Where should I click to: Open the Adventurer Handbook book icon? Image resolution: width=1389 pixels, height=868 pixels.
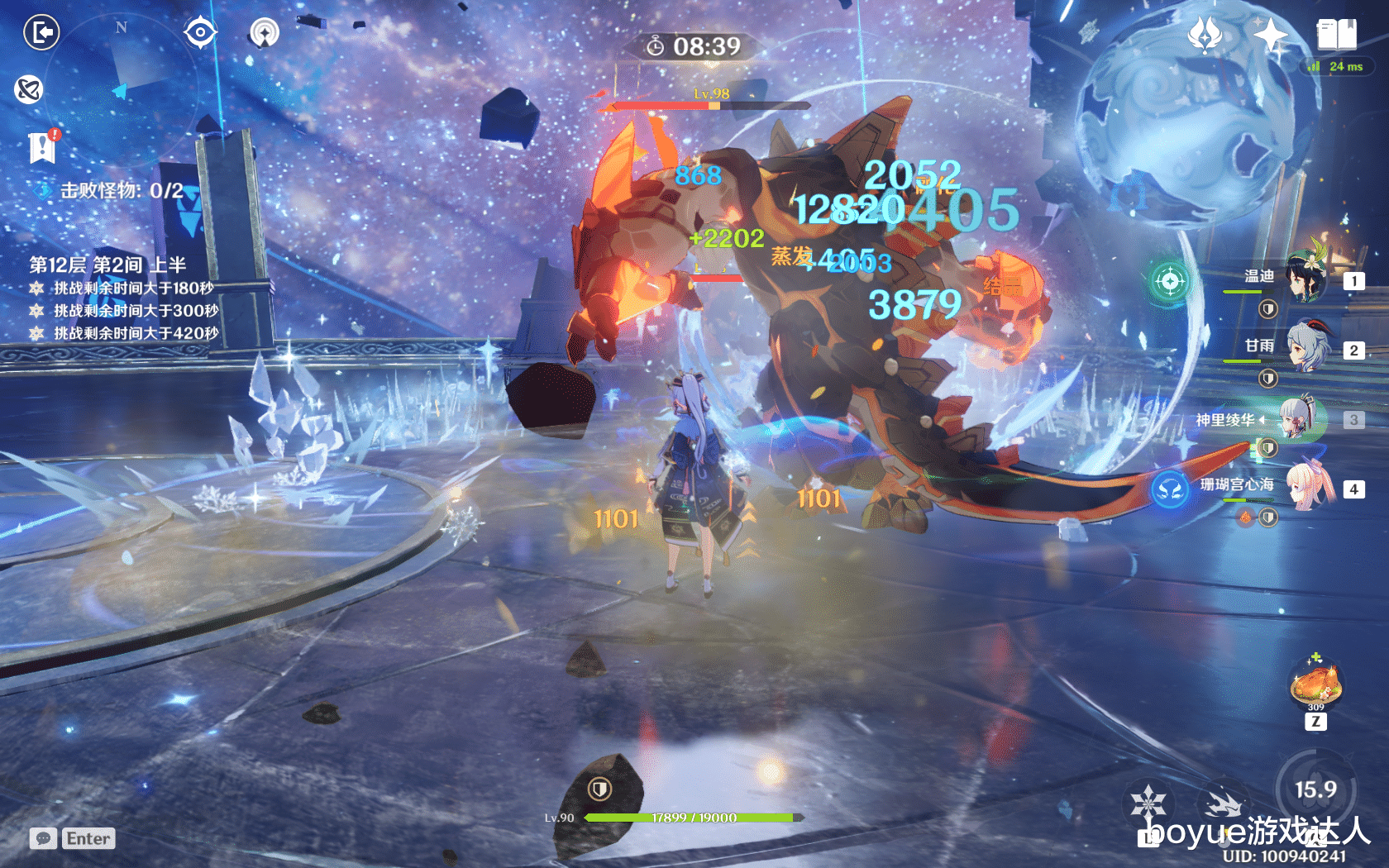(x=1336, y=35)
